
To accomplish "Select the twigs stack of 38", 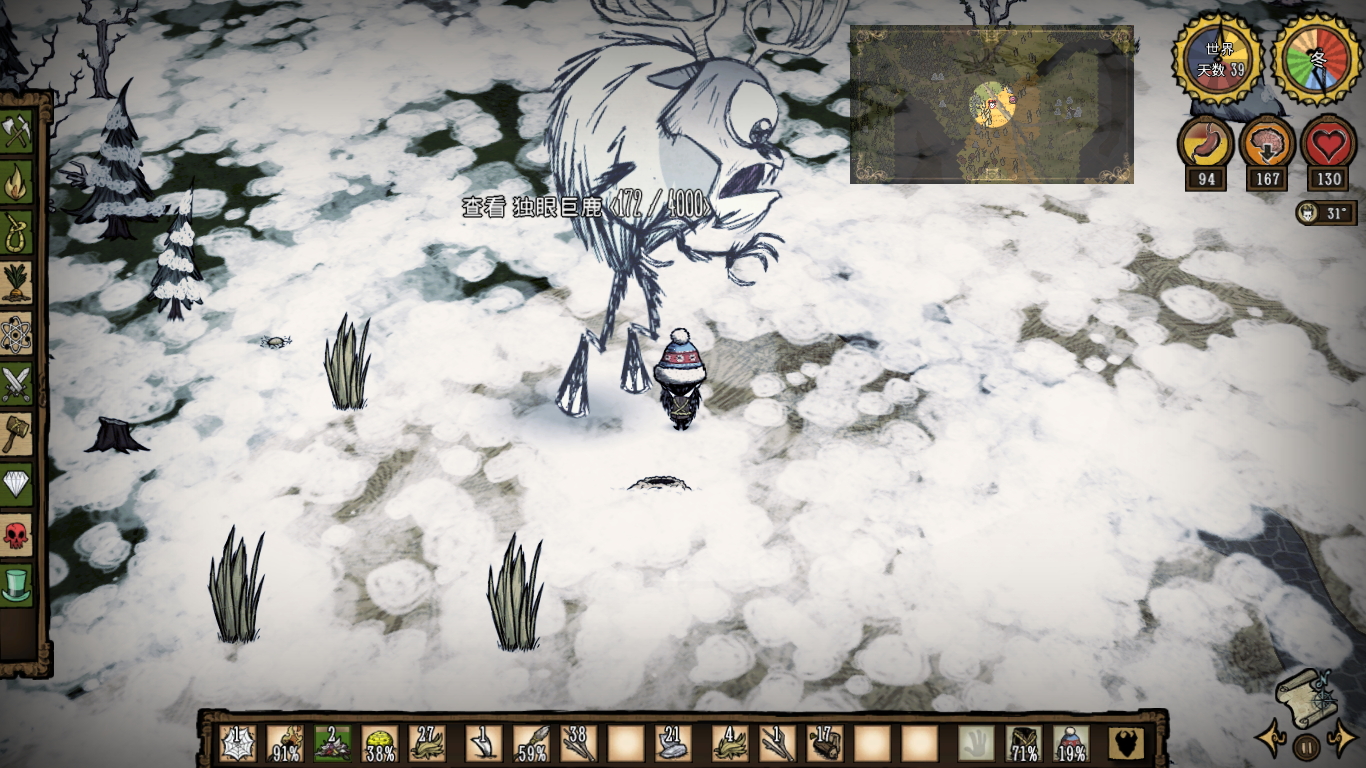I will click(579, 744).
